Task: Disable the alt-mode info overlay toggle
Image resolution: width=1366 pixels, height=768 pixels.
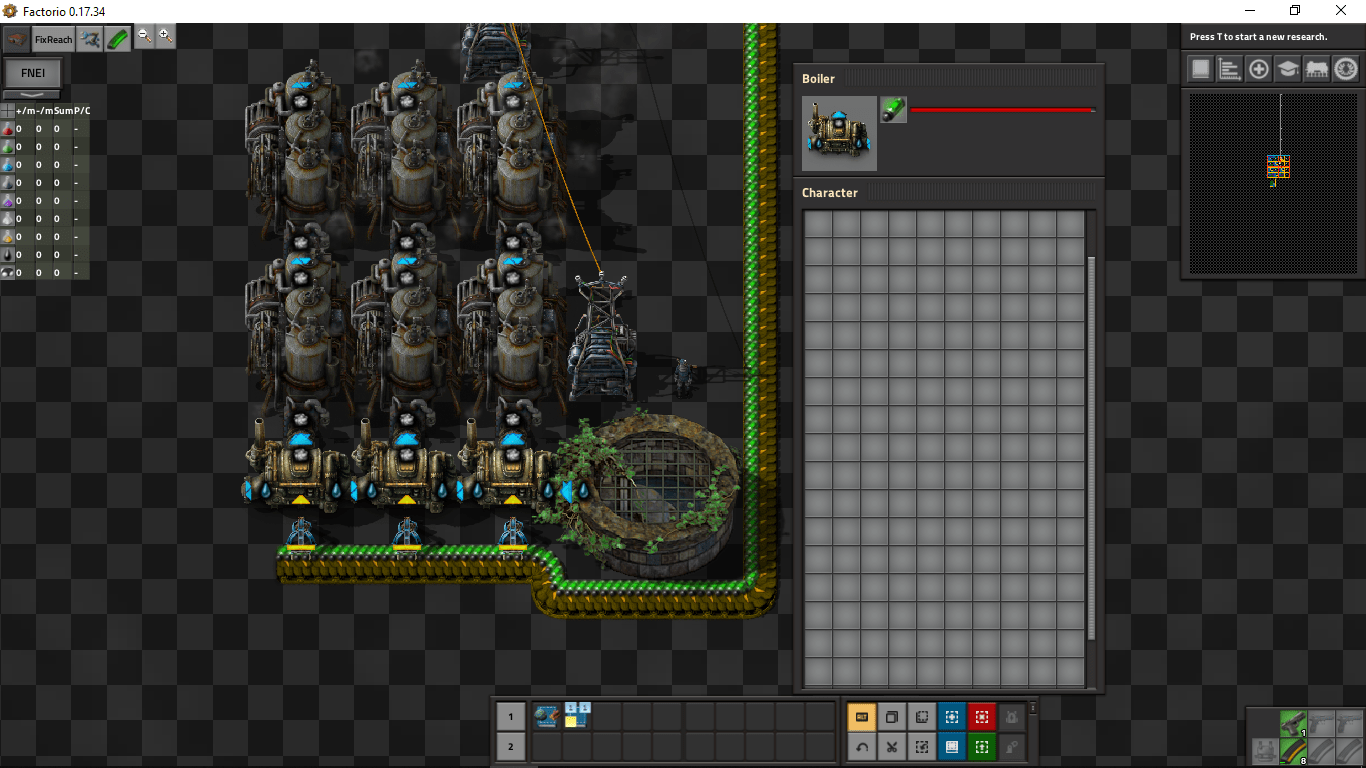Action: 861,716
